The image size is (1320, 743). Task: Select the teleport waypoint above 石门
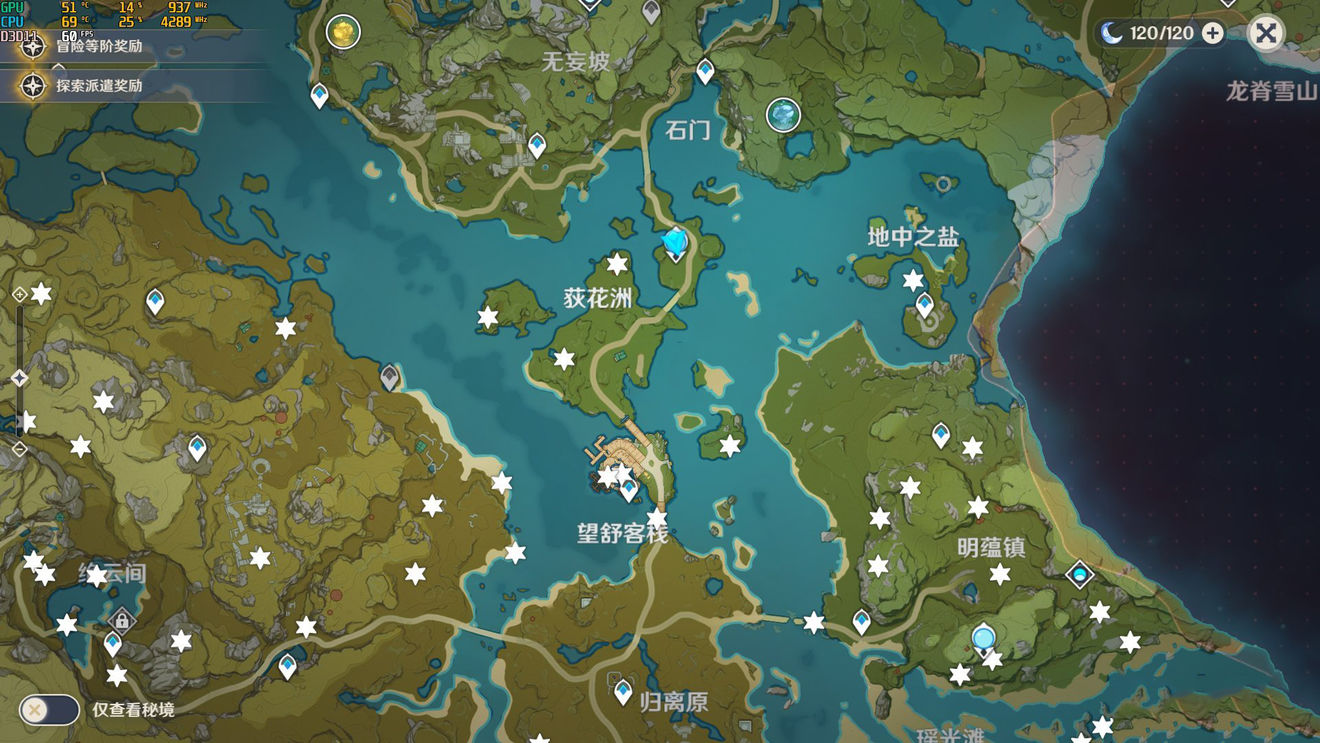(x=705, y=71)
